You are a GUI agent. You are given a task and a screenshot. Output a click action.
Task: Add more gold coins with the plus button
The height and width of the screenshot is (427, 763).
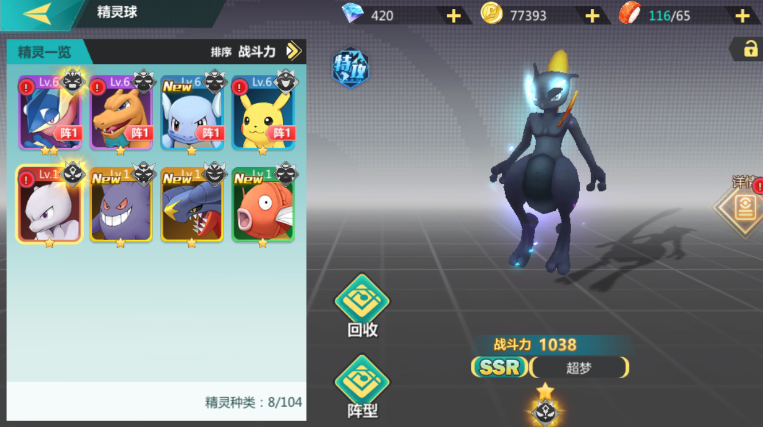[592, 15]
